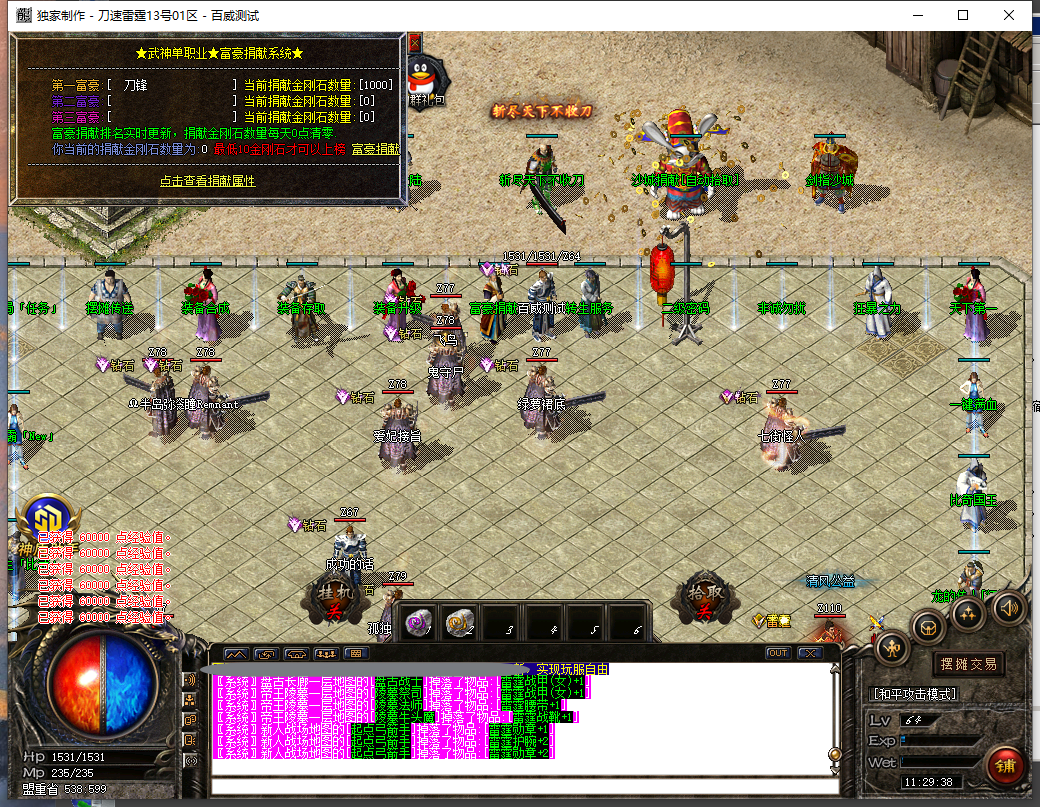Open the 摆摊交易 stall trade button
This screenshot has height=807, width=1040.
coord(968,664)
